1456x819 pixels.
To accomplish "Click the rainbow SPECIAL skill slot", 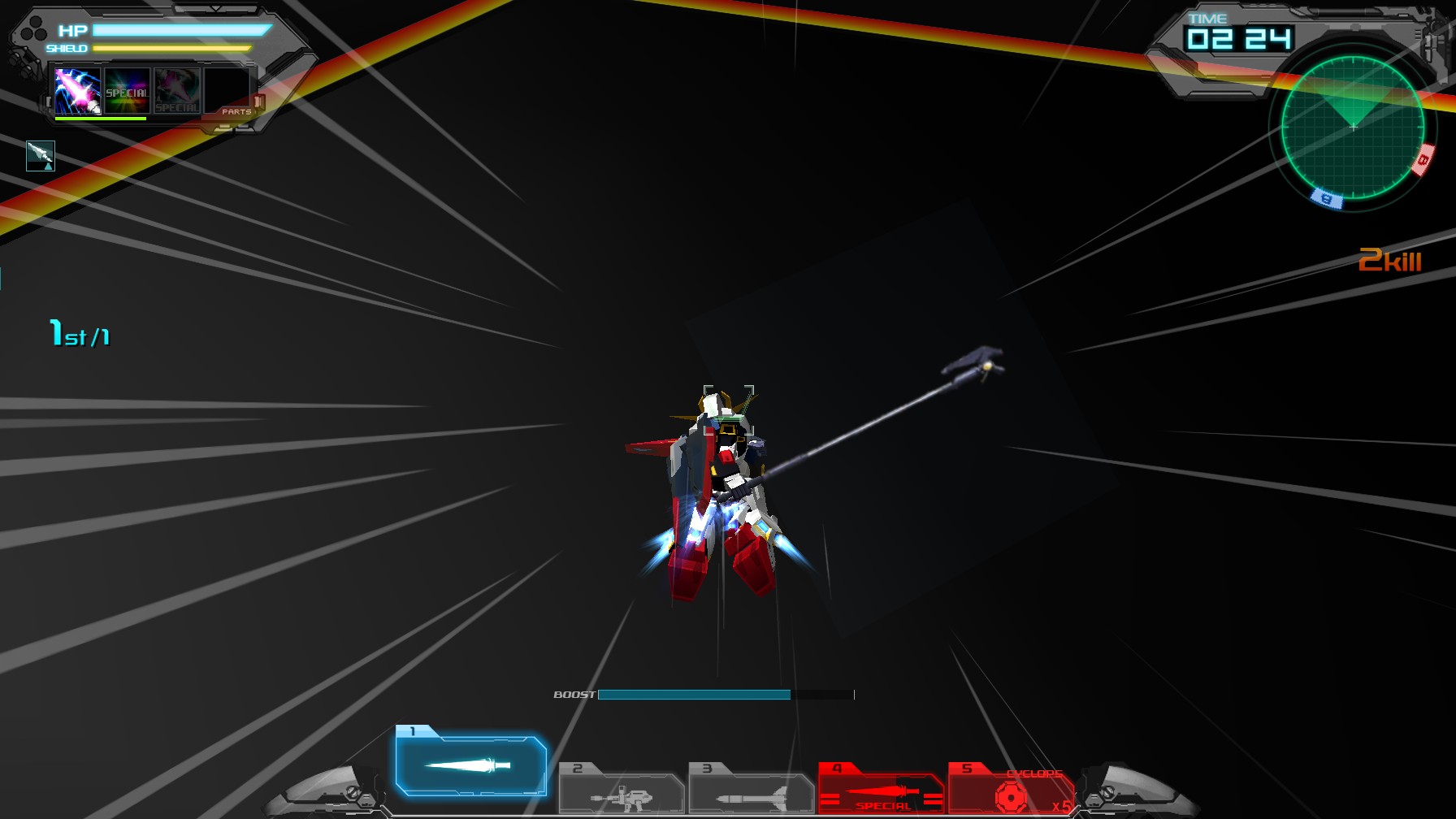I will [126, 91].
